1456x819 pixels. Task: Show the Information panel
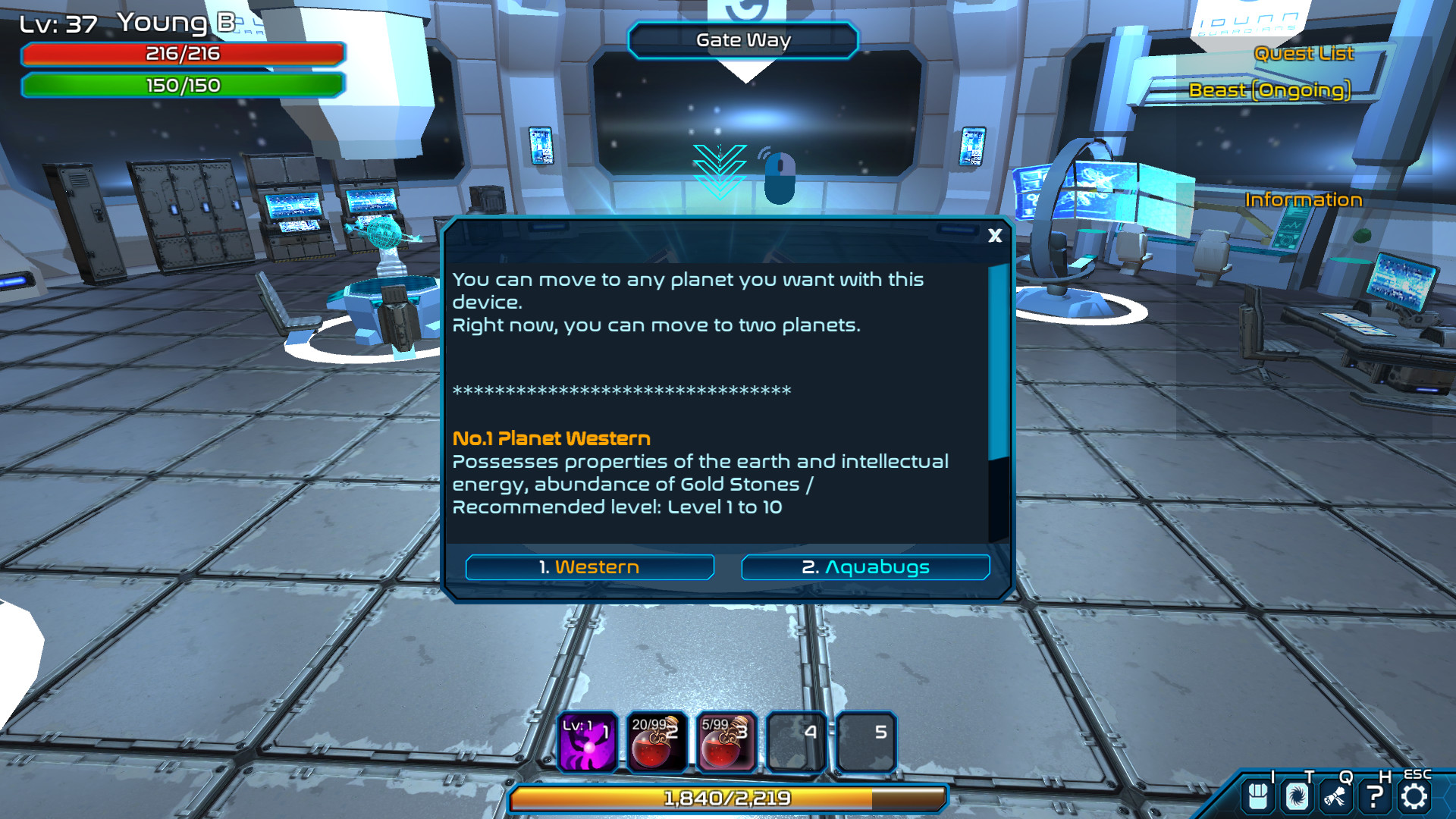pos(1304,199)
